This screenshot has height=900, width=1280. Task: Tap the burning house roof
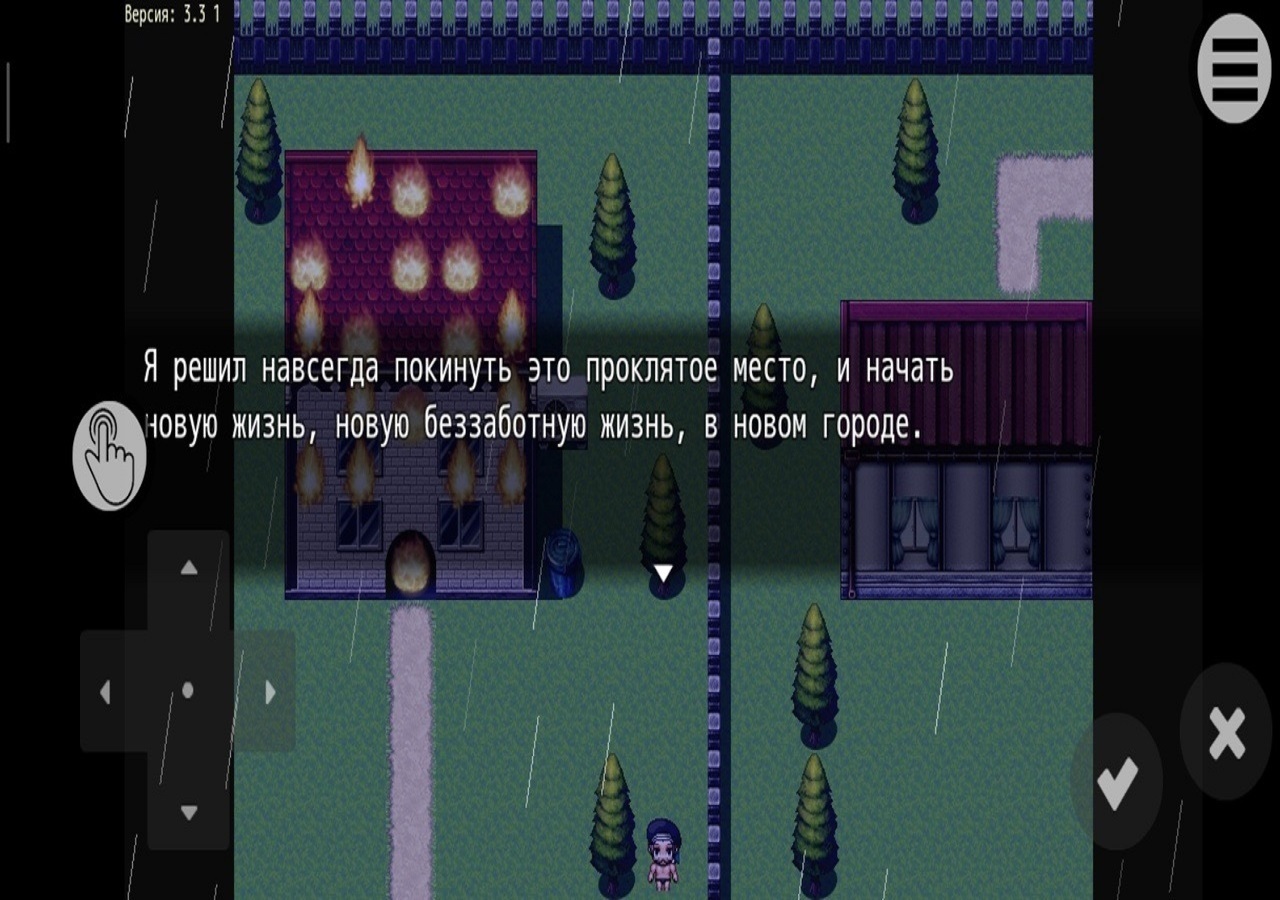tap(410, 230)
